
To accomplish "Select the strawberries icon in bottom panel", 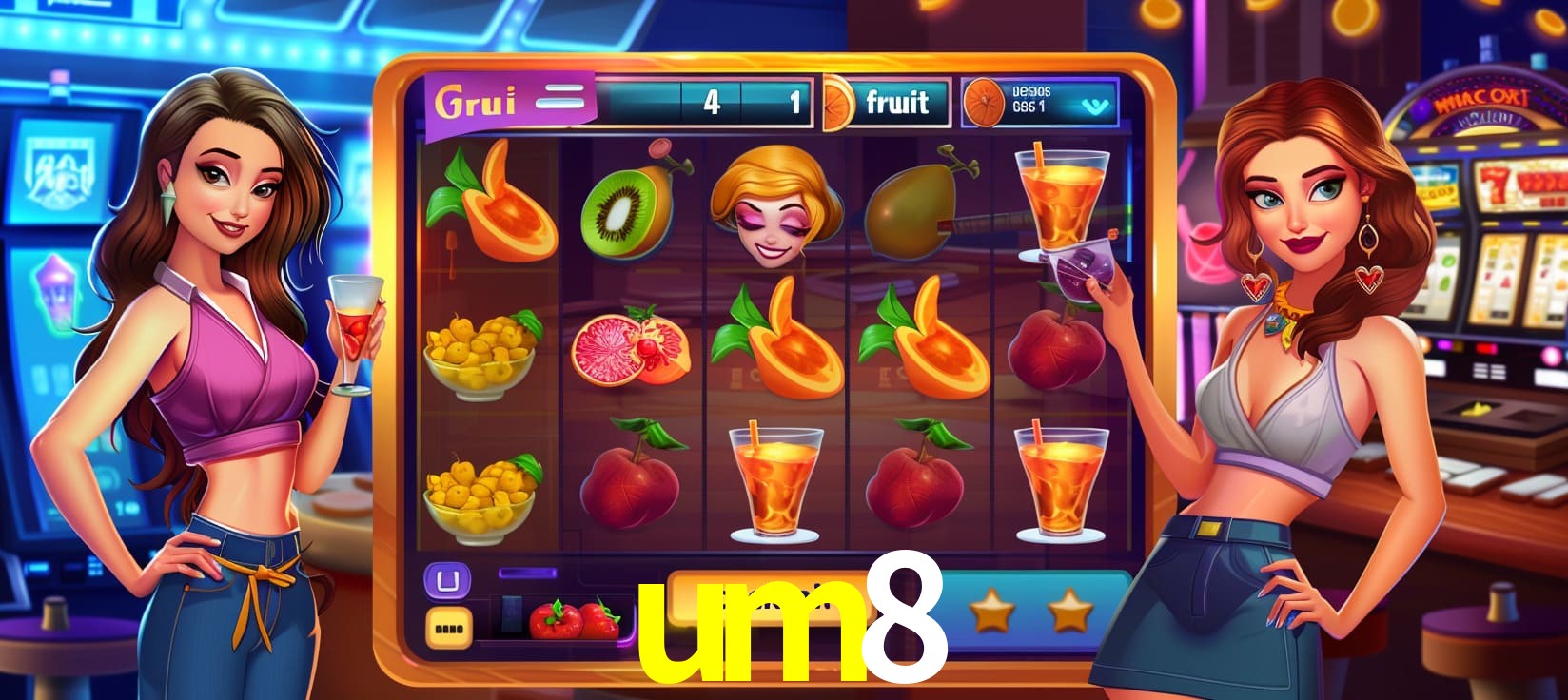I will pos(574,619).
